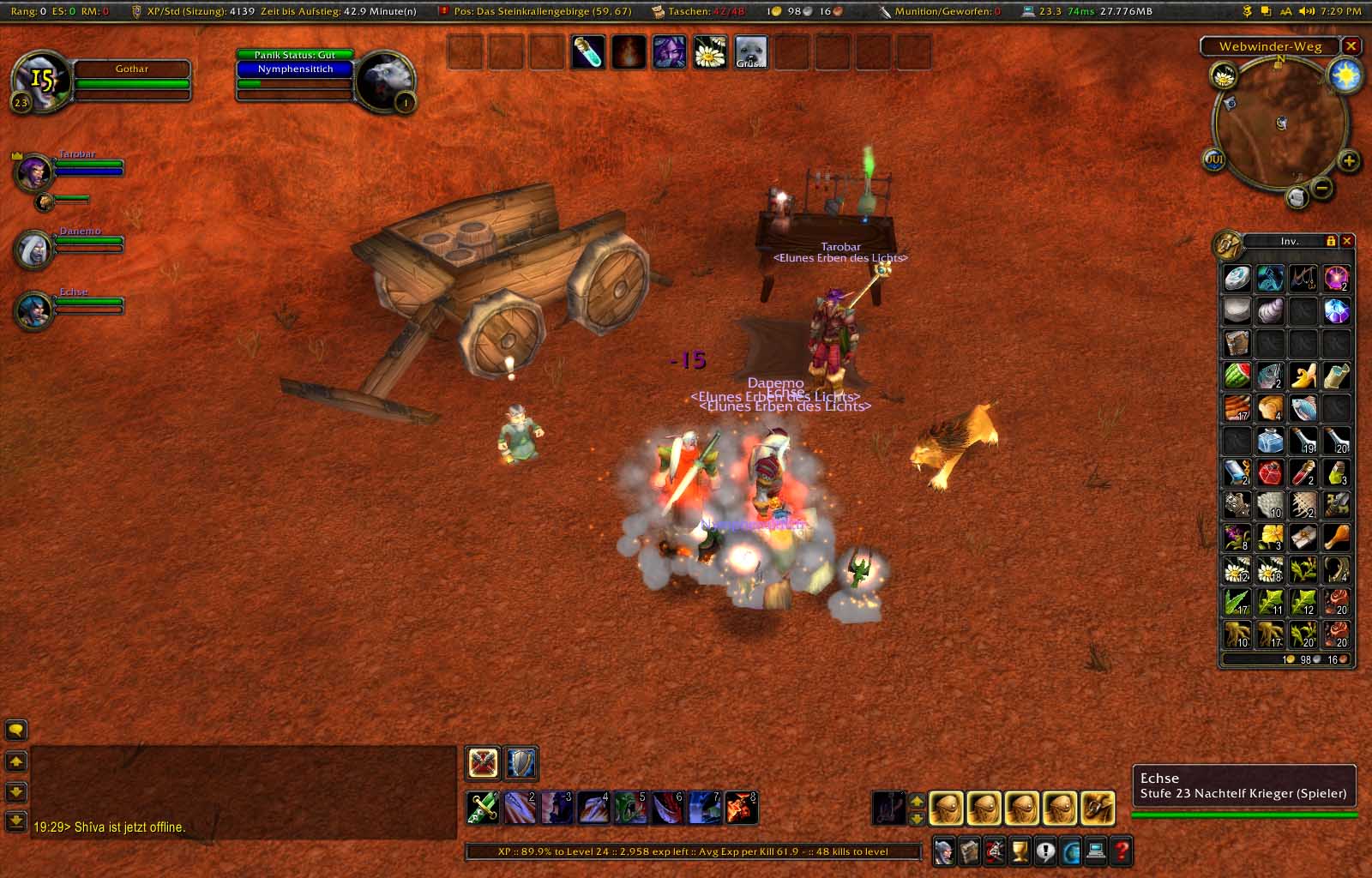
Task: Select the watermelon slice in the bag
Action: [1237, 376]
